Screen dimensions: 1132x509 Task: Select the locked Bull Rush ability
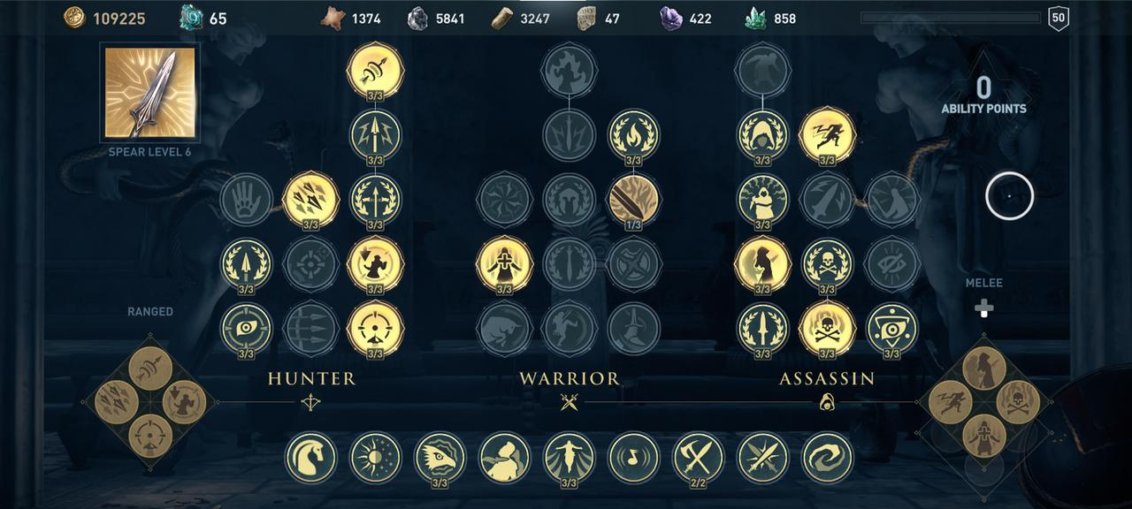tap(505, 329)
